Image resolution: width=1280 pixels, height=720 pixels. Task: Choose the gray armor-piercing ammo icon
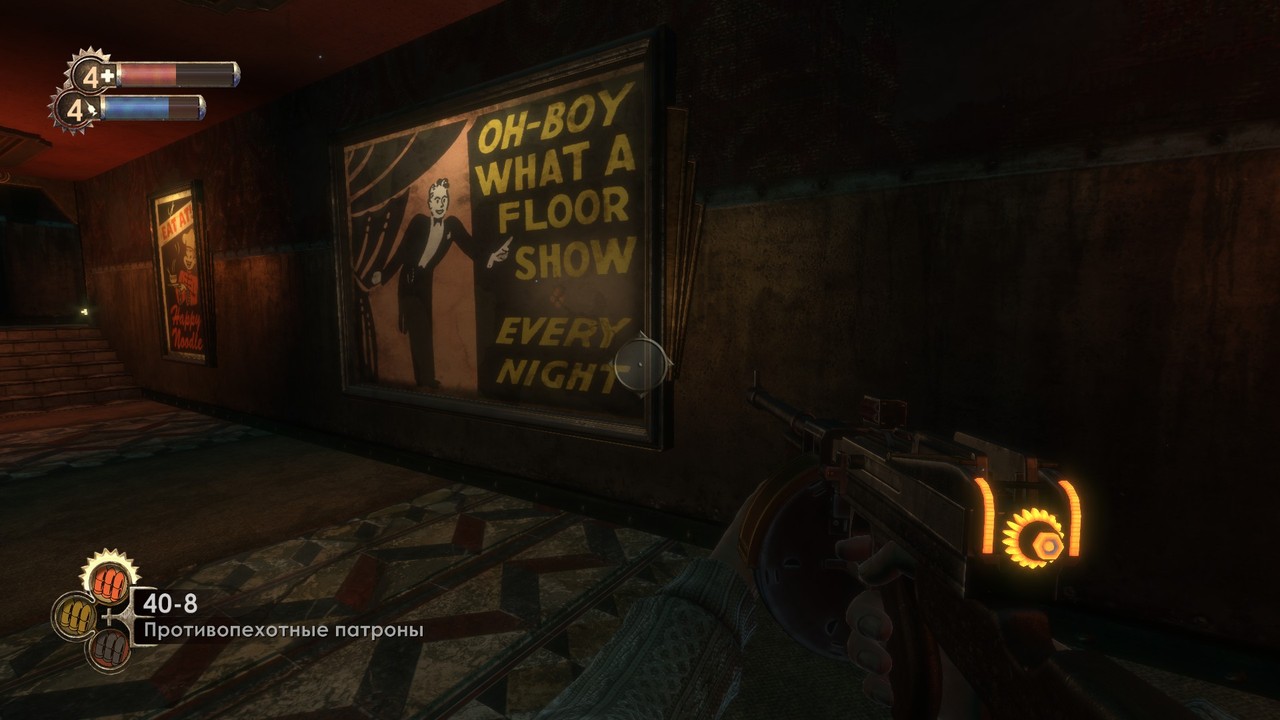coord(108,648)
